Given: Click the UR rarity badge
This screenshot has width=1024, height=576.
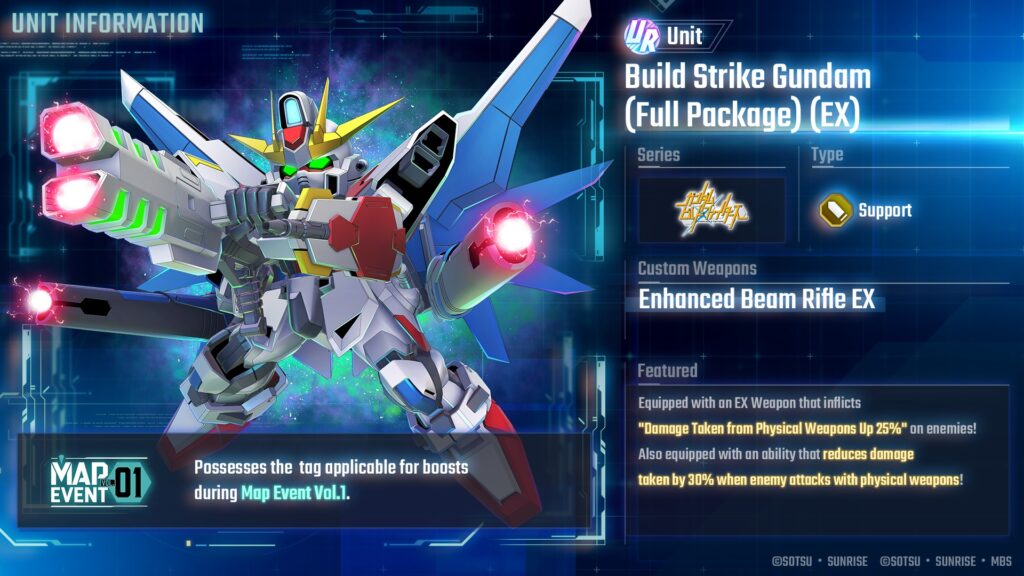Looking at the screenshot, I should coord(640,36).
